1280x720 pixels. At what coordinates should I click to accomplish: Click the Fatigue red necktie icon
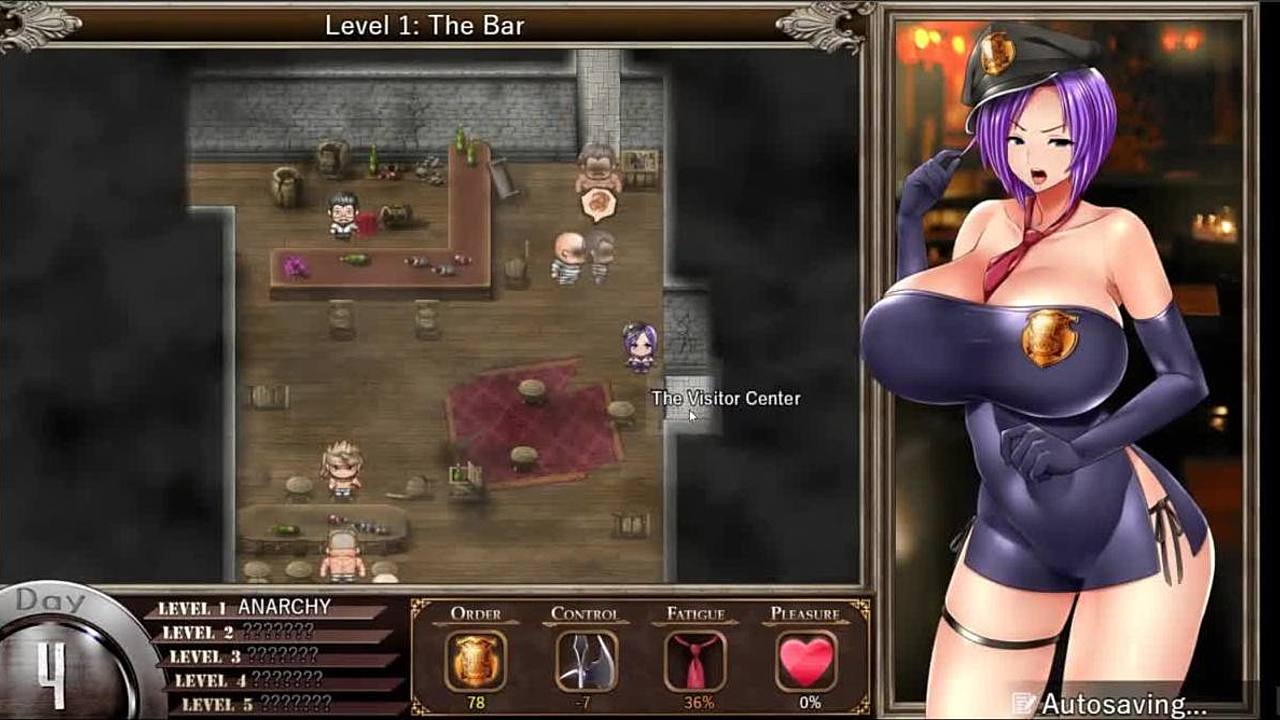[696, 661]
